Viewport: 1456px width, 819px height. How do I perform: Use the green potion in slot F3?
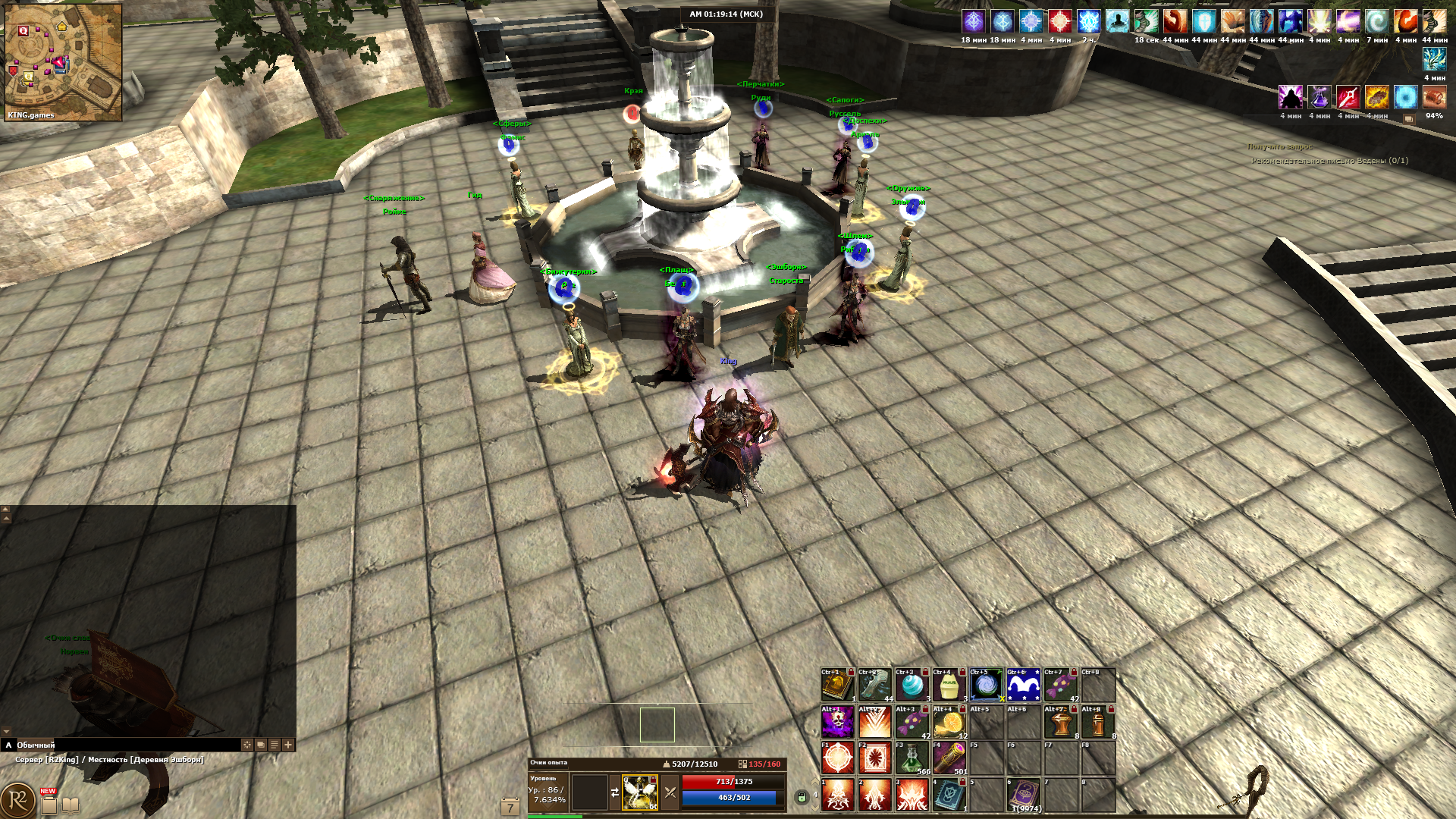click(x=912, y=758)
